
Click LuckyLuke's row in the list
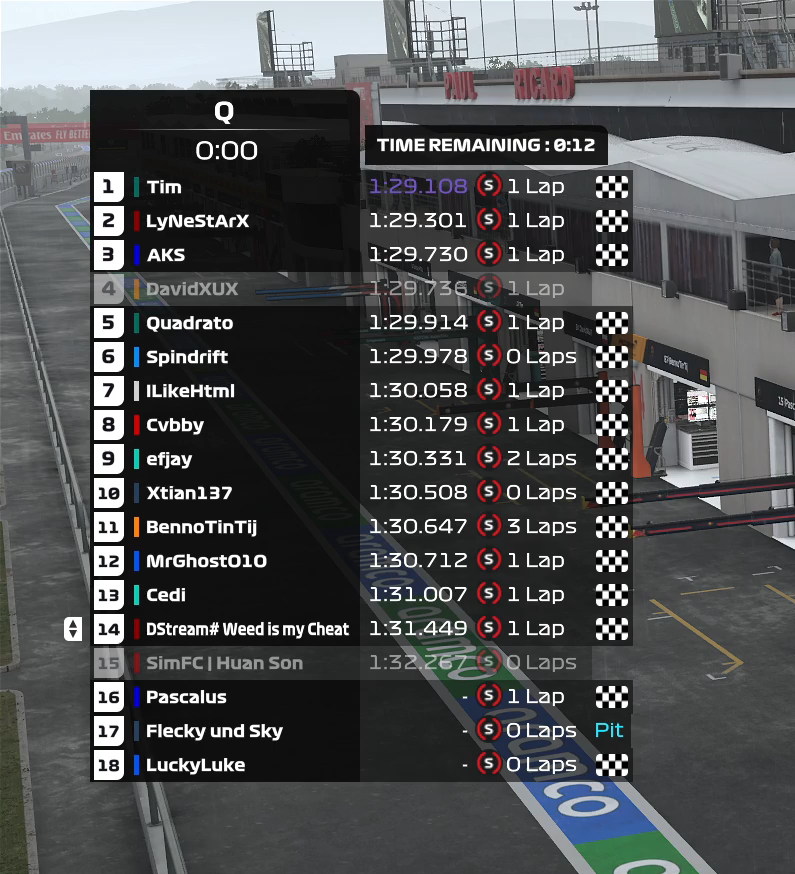[195, 765]
